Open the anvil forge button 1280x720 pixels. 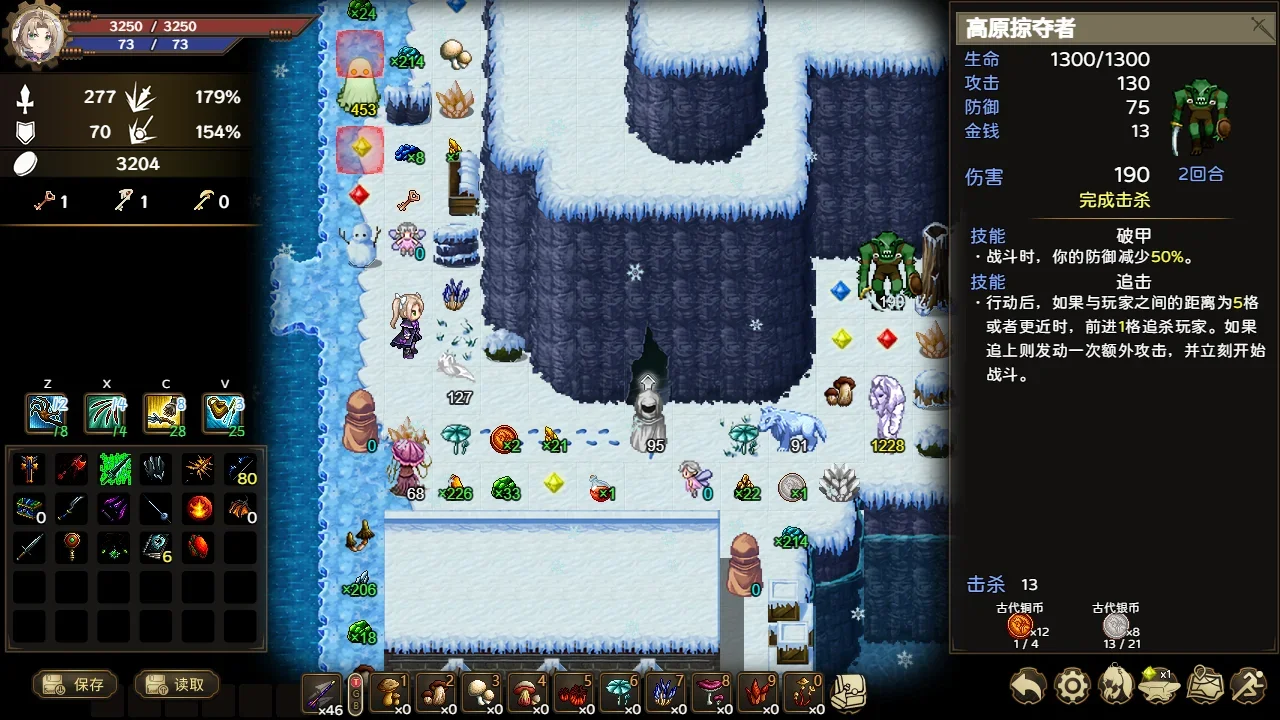tap(1160, 686)
